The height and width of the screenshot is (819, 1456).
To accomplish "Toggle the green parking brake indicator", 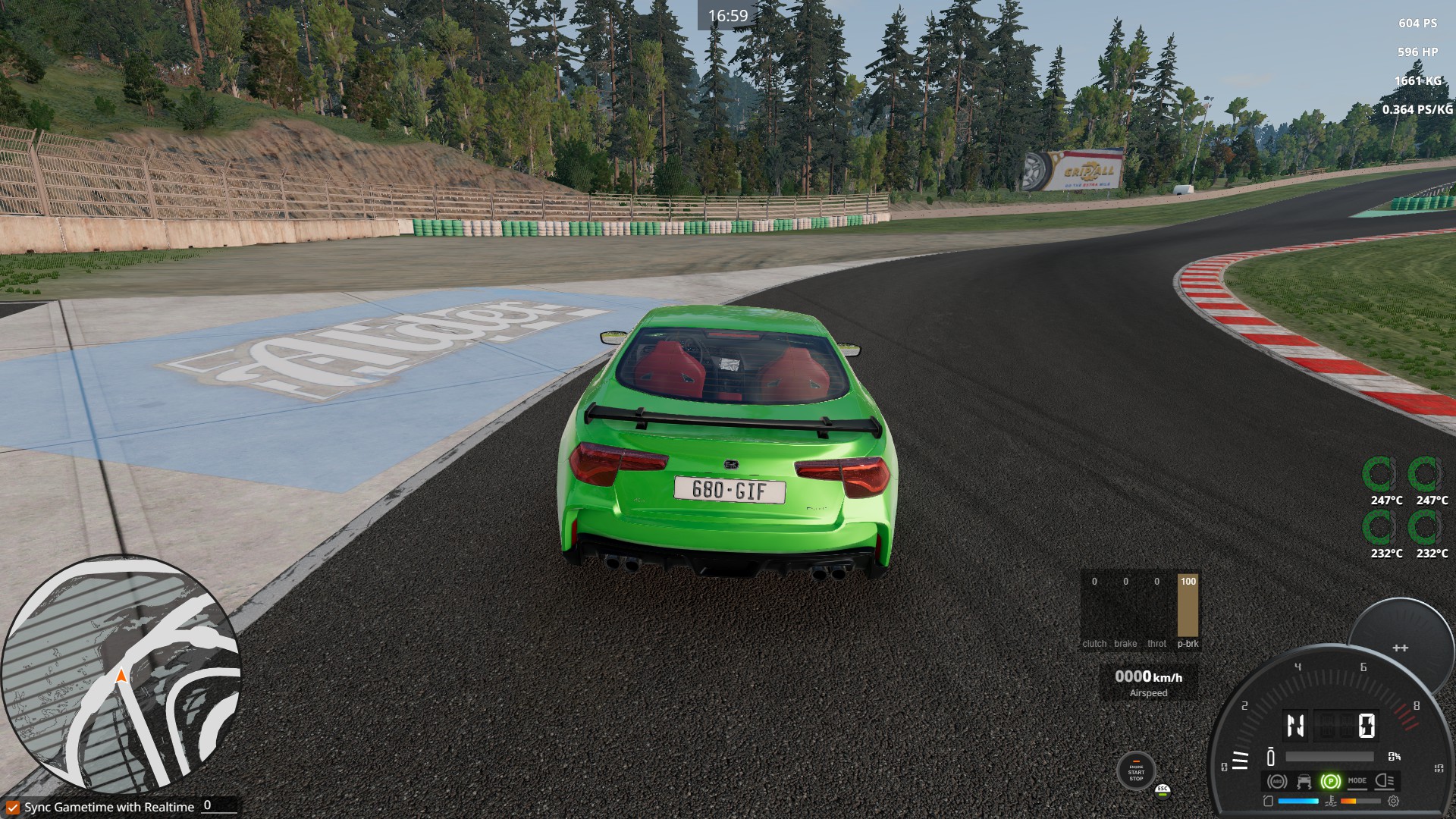I will pos(1330,781).
